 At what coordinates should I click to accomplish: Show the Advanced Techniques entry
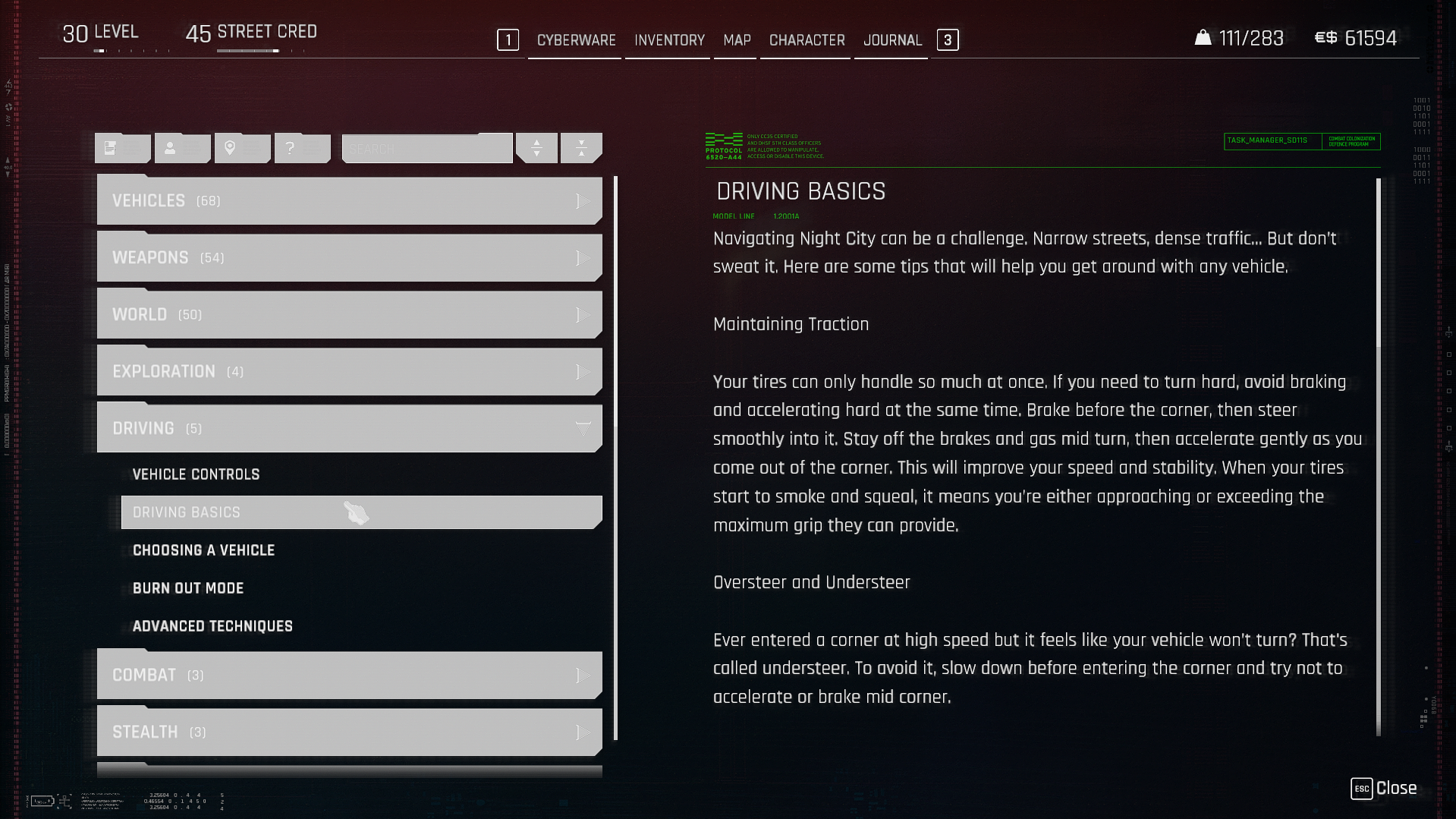(x=212, y=626)
